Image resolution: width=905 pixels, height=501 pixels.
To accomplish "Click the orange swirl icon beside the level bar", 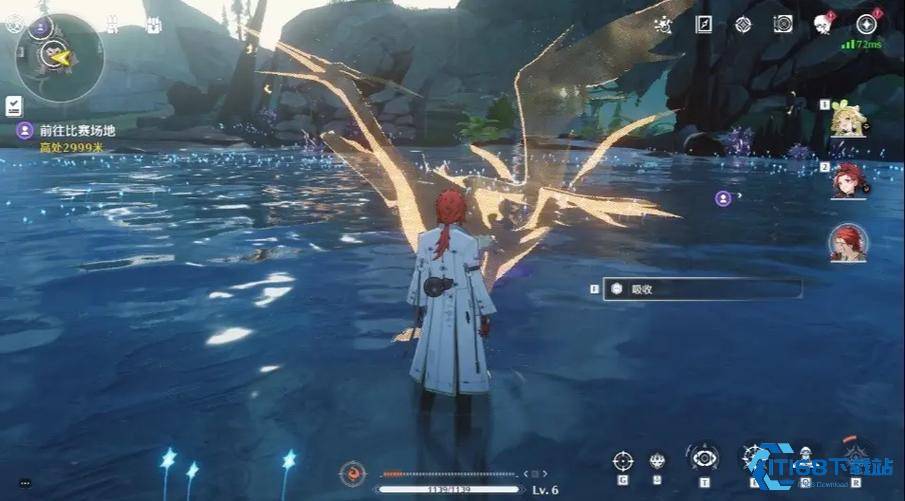I will click(352, 472).
